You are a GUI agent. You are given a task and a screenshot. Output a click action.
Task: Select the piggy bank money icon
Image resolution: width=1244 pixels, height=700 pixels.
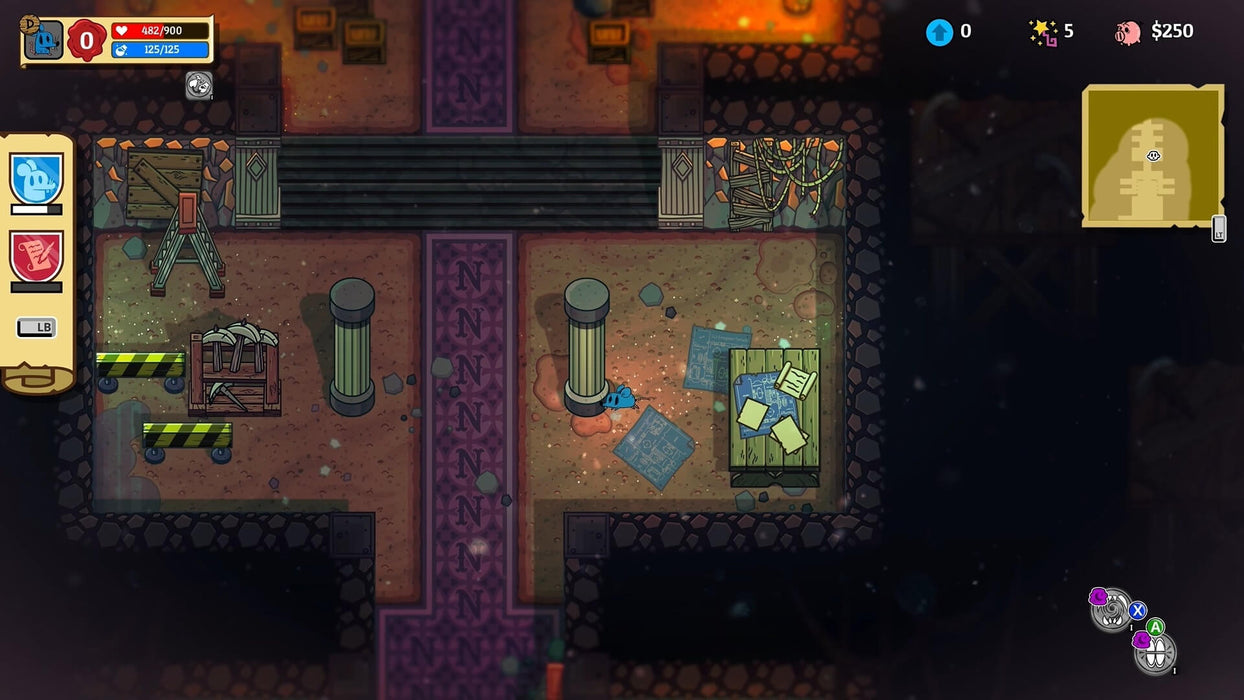[1127, 32]
